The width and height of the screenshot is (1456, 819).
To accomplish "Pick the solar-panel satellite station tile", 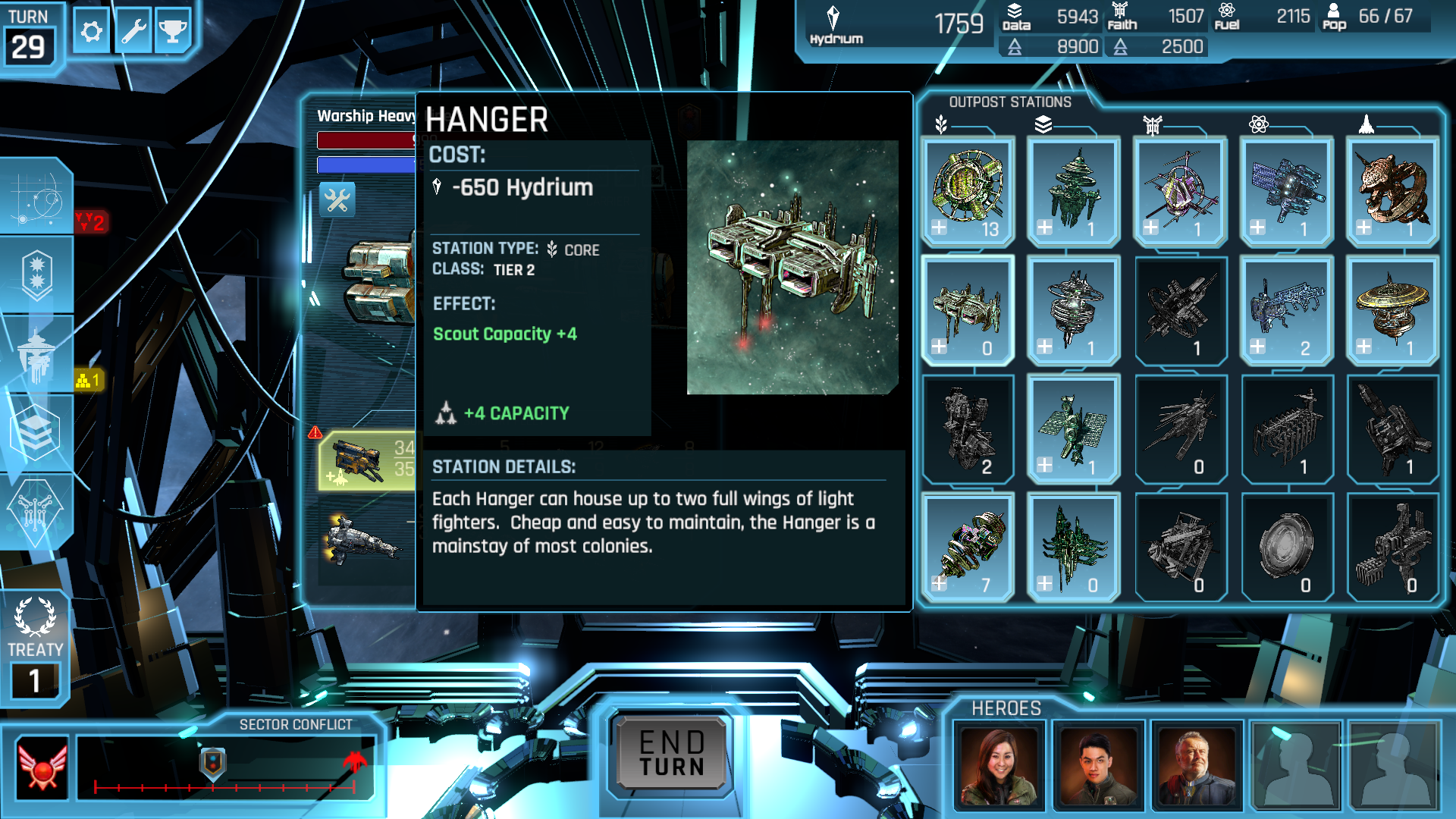I will (x=1074, y=429).
